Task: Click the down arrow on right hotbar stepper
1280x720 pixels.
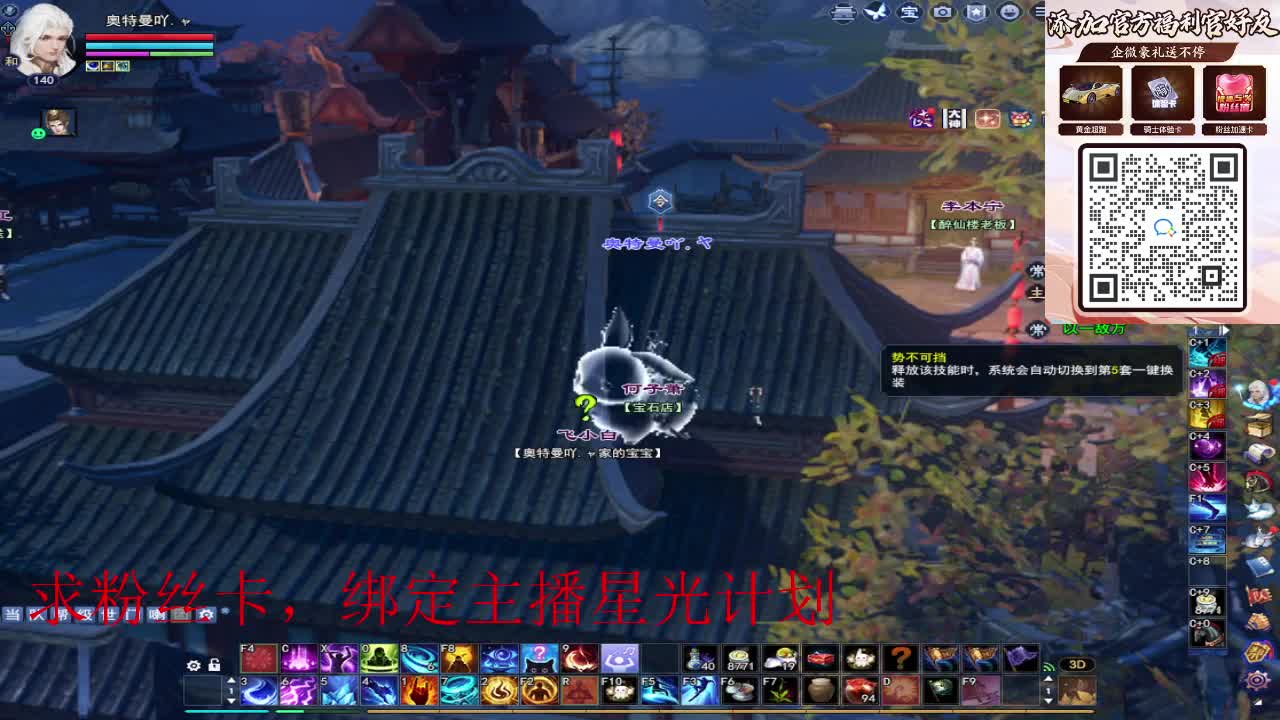Action: [x=1048, y=701]
